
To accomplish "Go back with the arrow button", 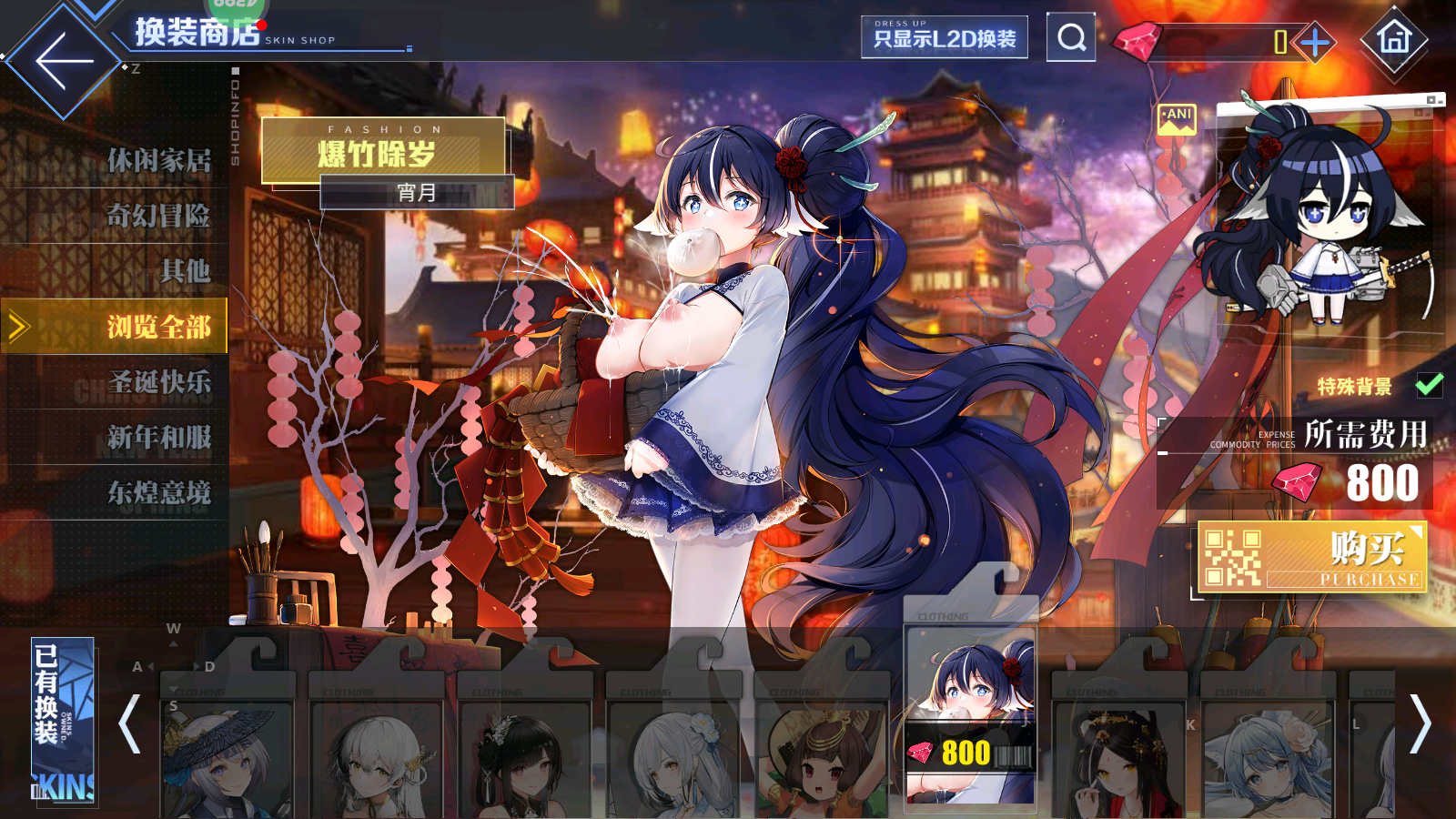I will [64, 62].
